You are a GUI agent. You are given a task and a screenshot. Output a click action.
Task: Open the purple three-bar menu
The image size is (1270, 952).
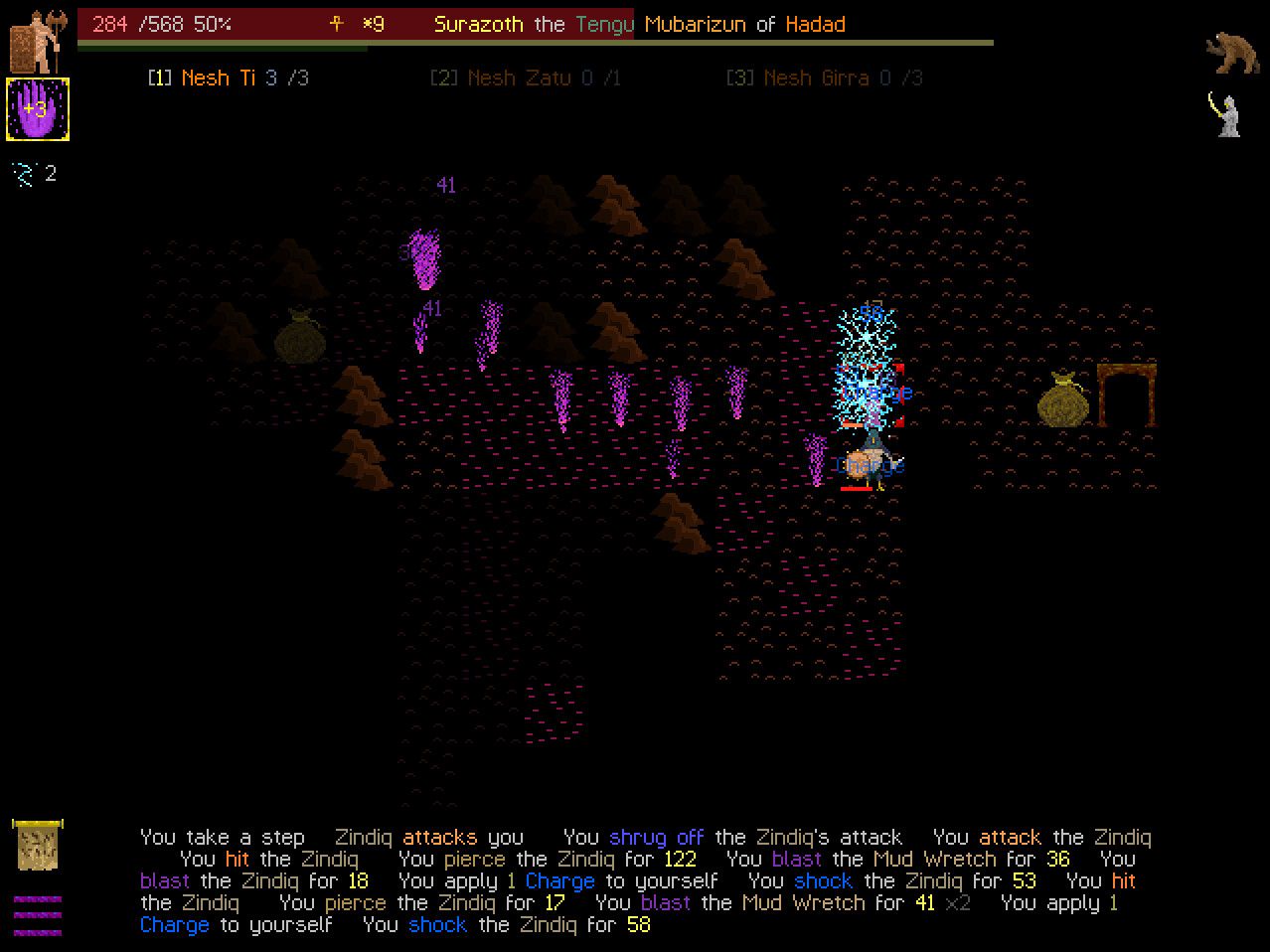click(38, 915)
